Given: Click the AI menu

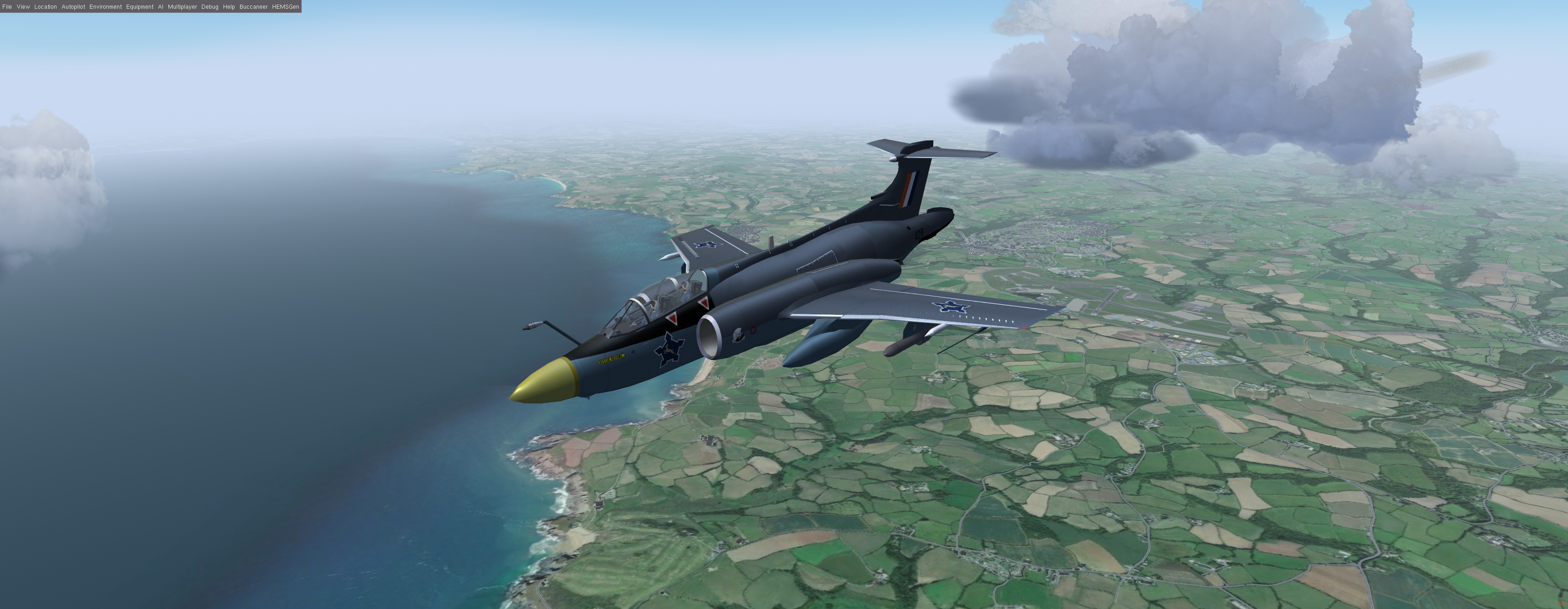Looking at the screenshot, I should coord(161,7).
